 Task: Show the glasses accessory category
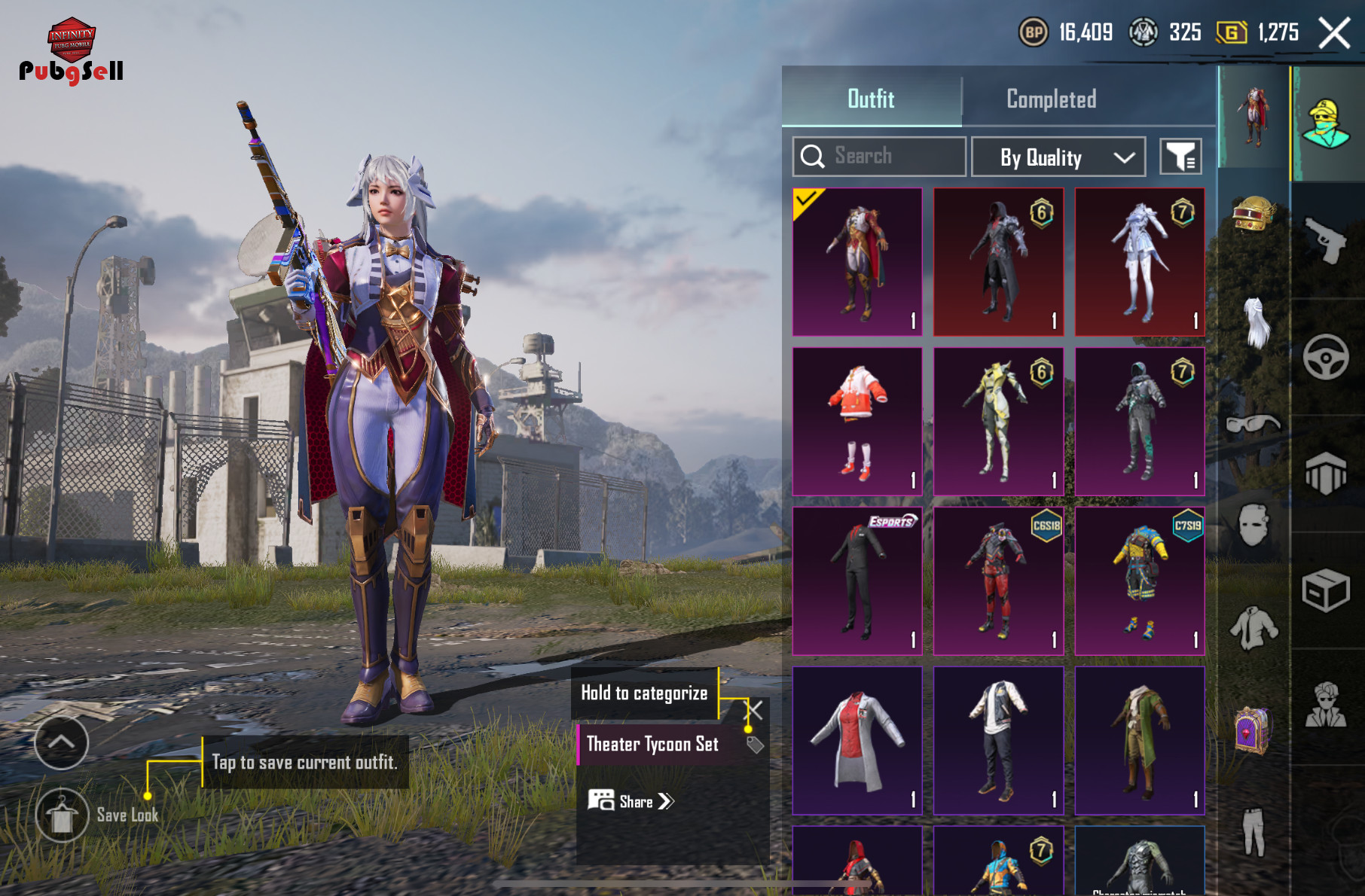click(1253, 424)
